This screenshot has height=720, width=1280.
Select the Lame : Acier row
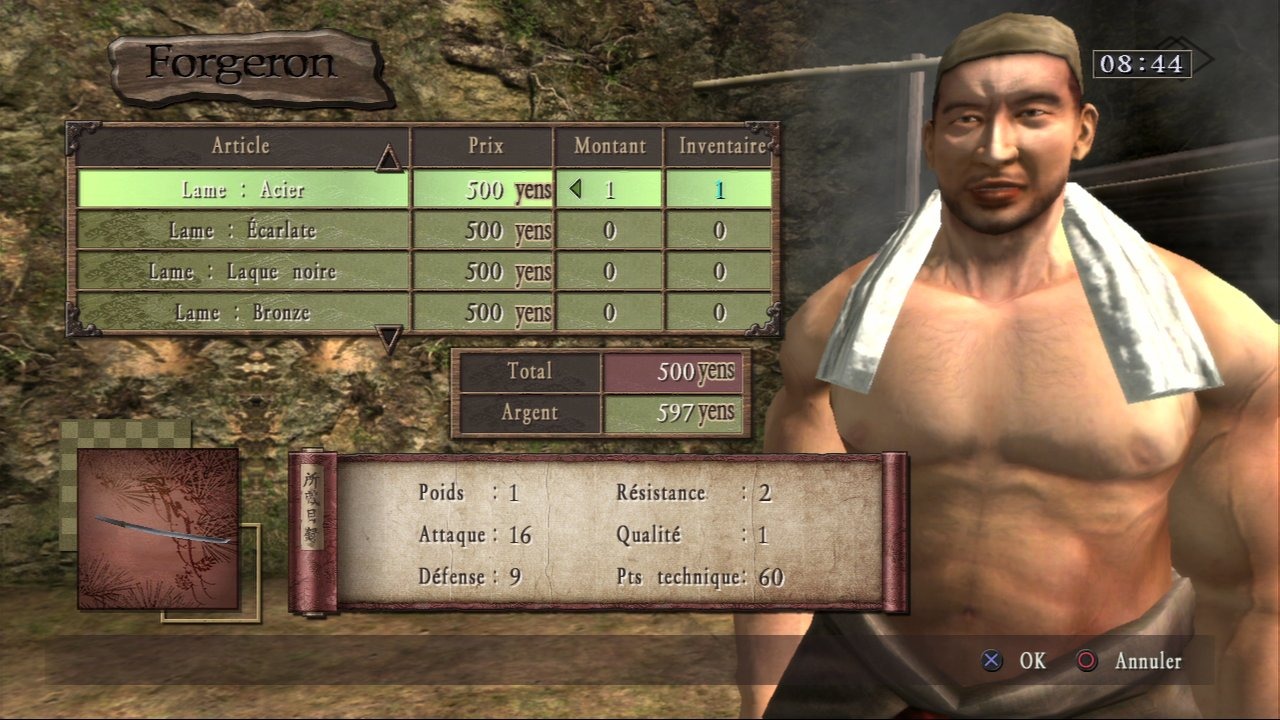(243, 189)
